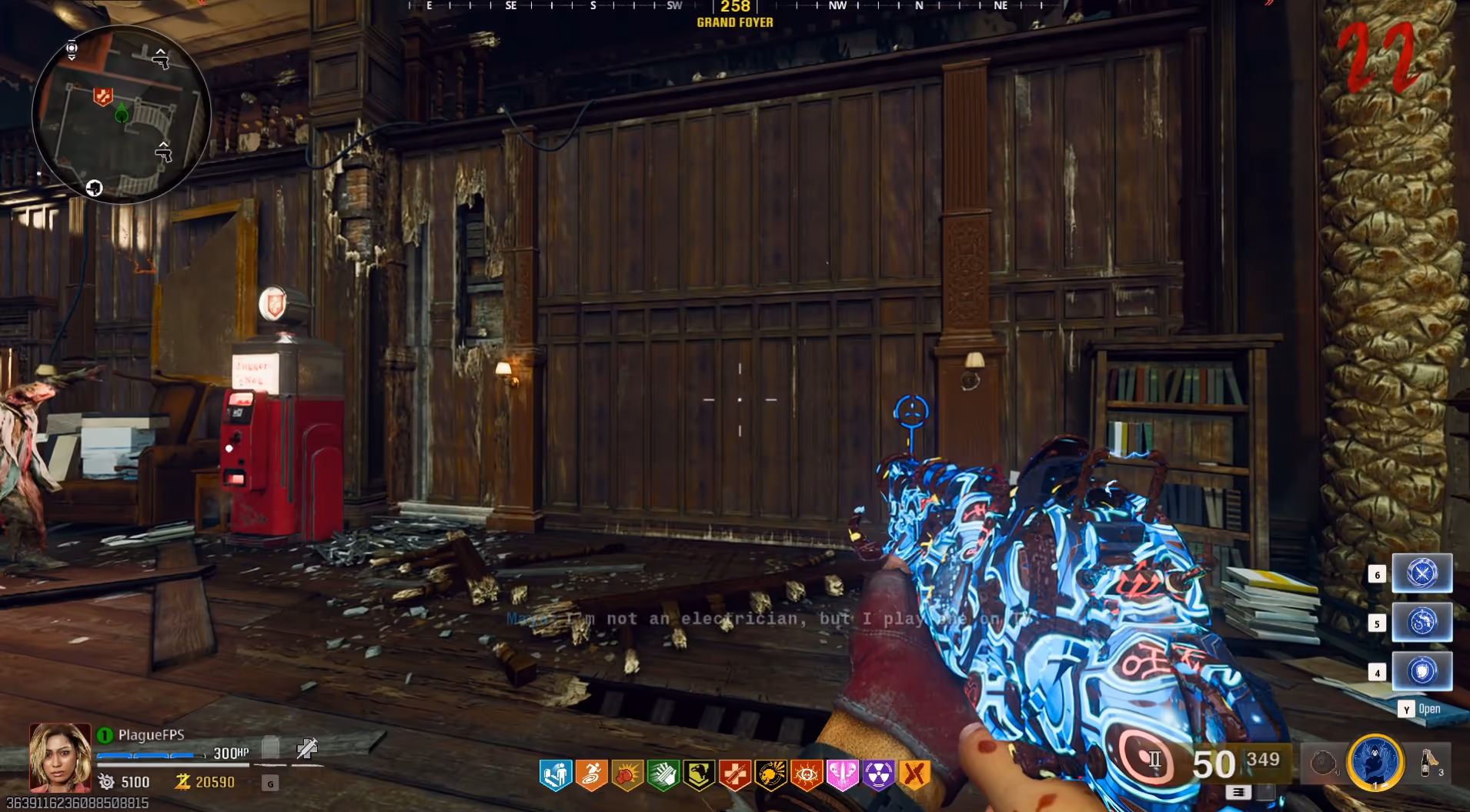Select the boxing glove perk icon

pyautogui.click(x=627, y=775)
